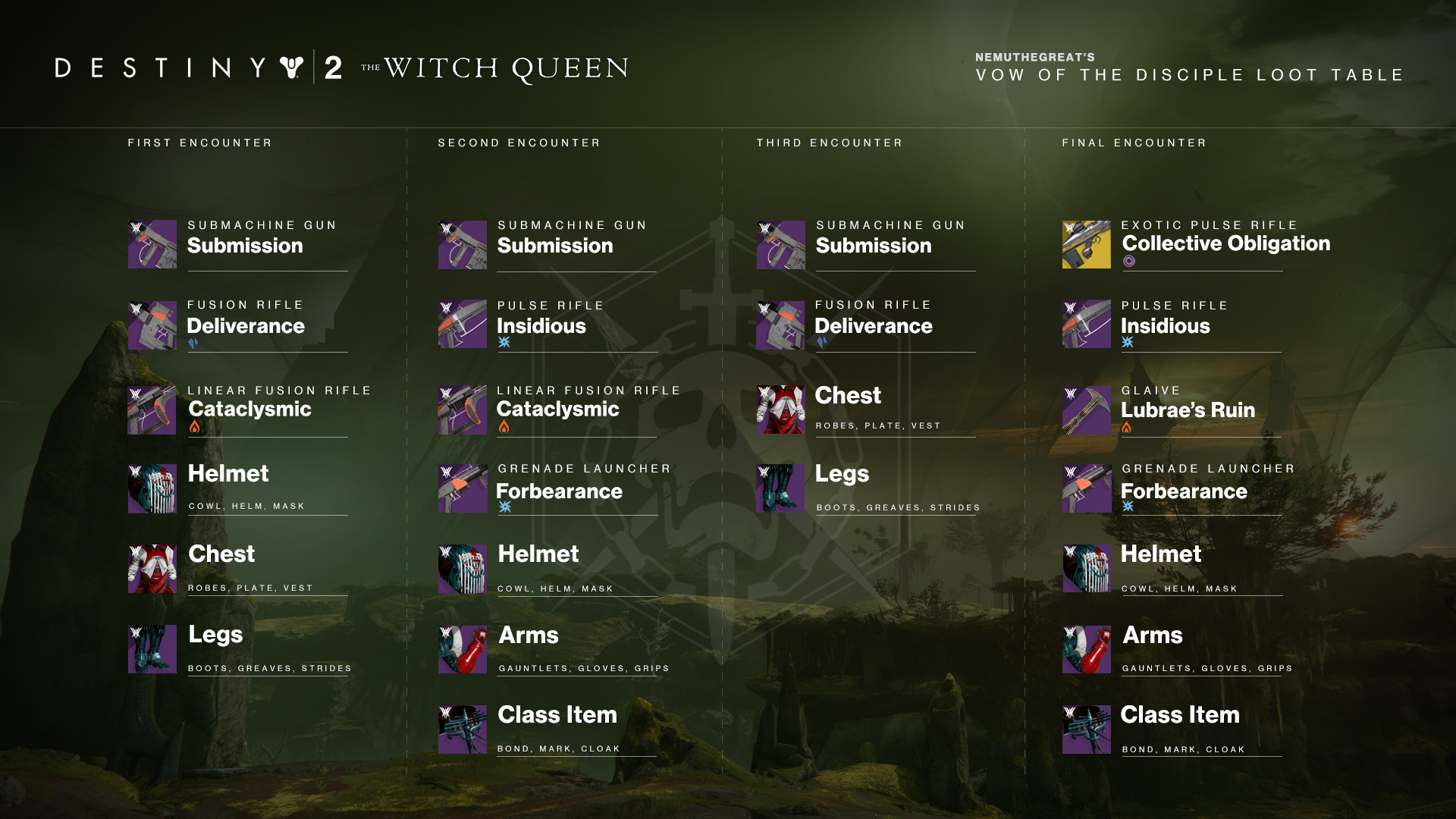This screenshot has width=1456, height=819.
Task: Choose the Arms armor under the Final Encounter
Action: click(x=1152, y=635)
